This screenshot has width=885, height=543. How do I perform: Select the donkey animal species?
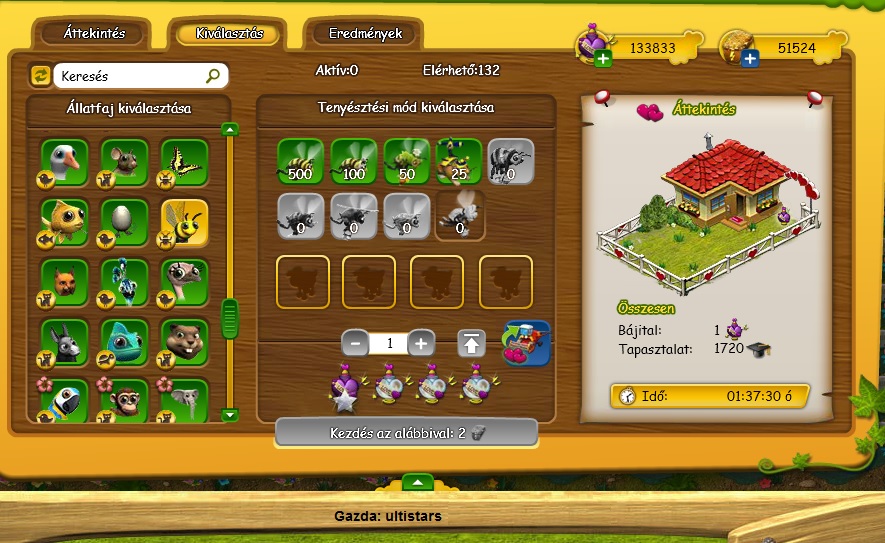coord(65,342)
